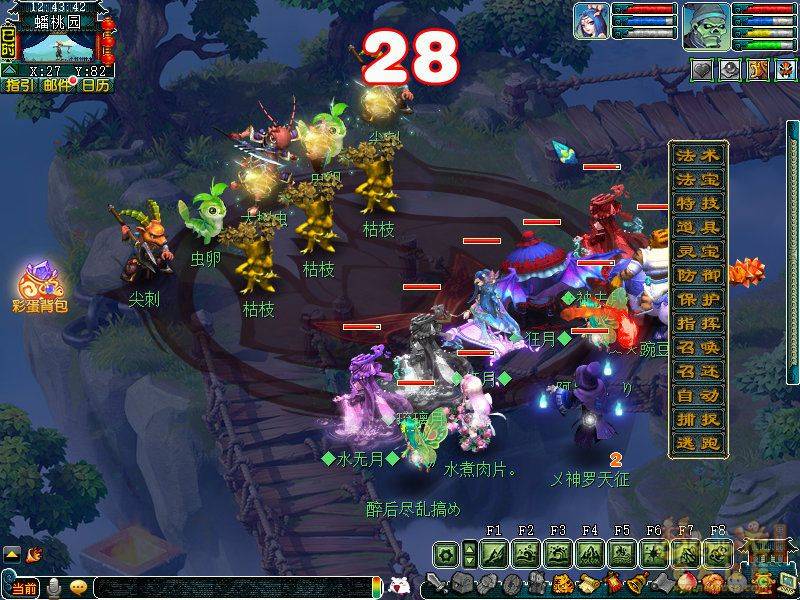Open the 道具 item command

click(x=697, y=227)
